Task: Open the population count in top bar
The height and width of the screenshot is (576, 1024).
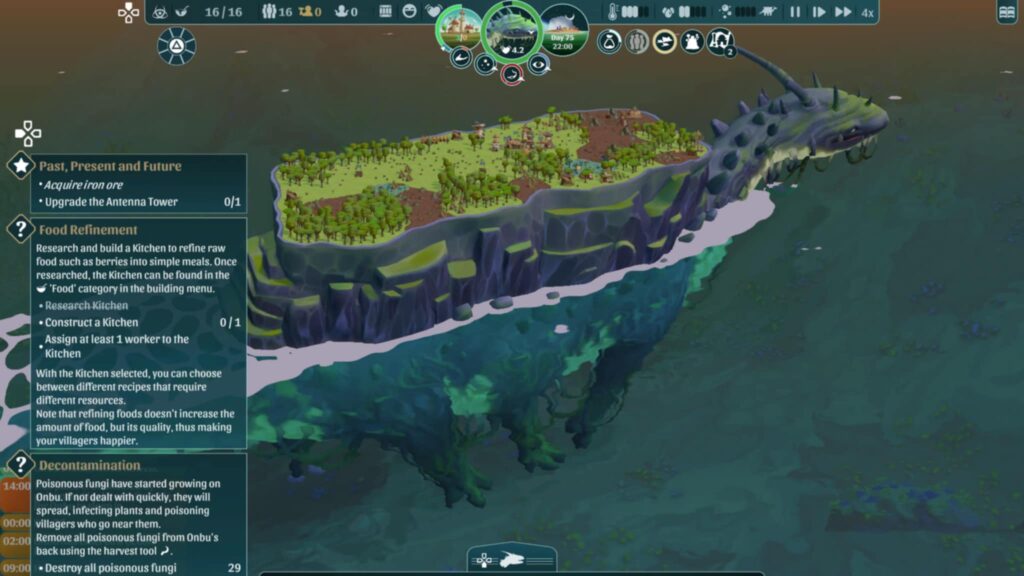Action: tap(278, 12)
